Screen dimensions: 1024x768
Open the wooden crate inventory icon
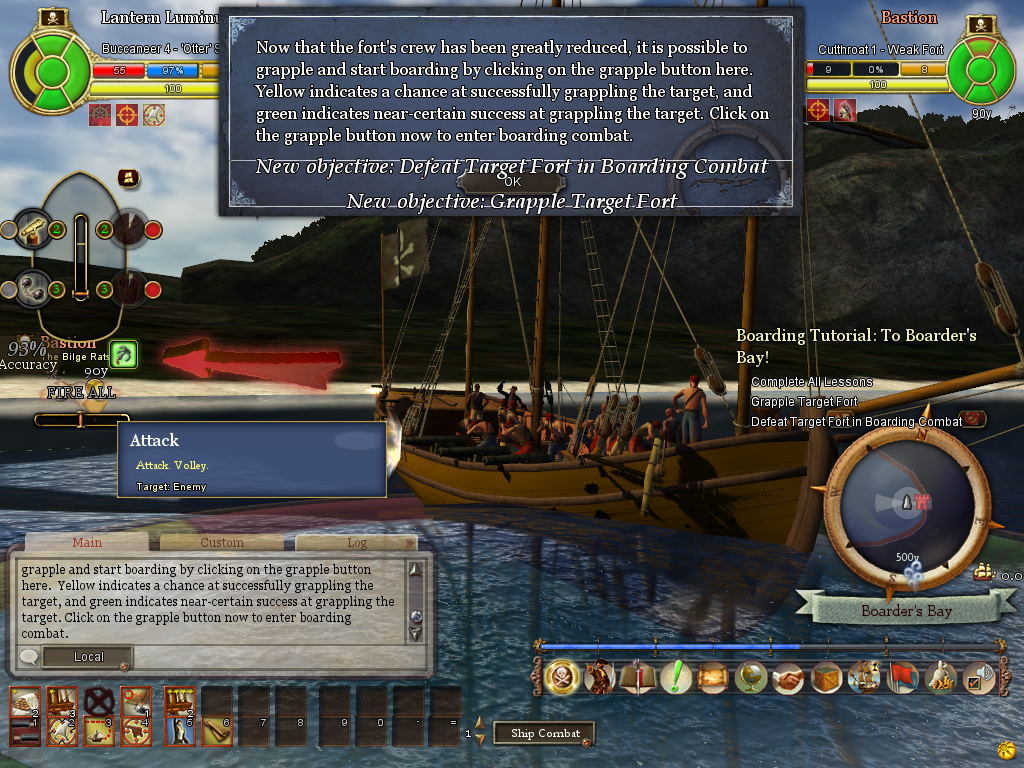(x=826, y=677)
